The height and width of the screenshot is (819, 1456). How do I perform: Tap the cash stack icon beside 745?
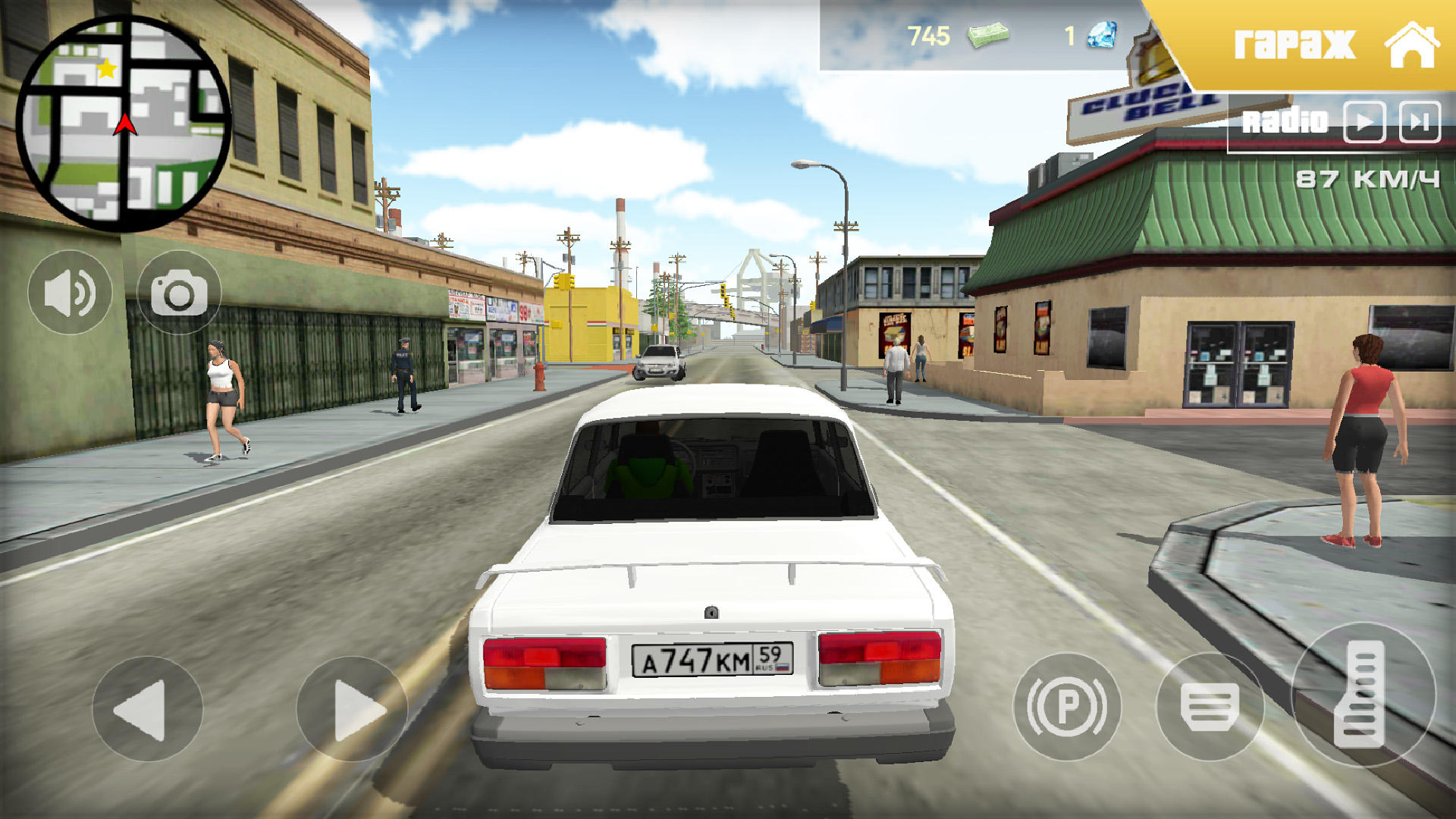click(x=990, y=35)
